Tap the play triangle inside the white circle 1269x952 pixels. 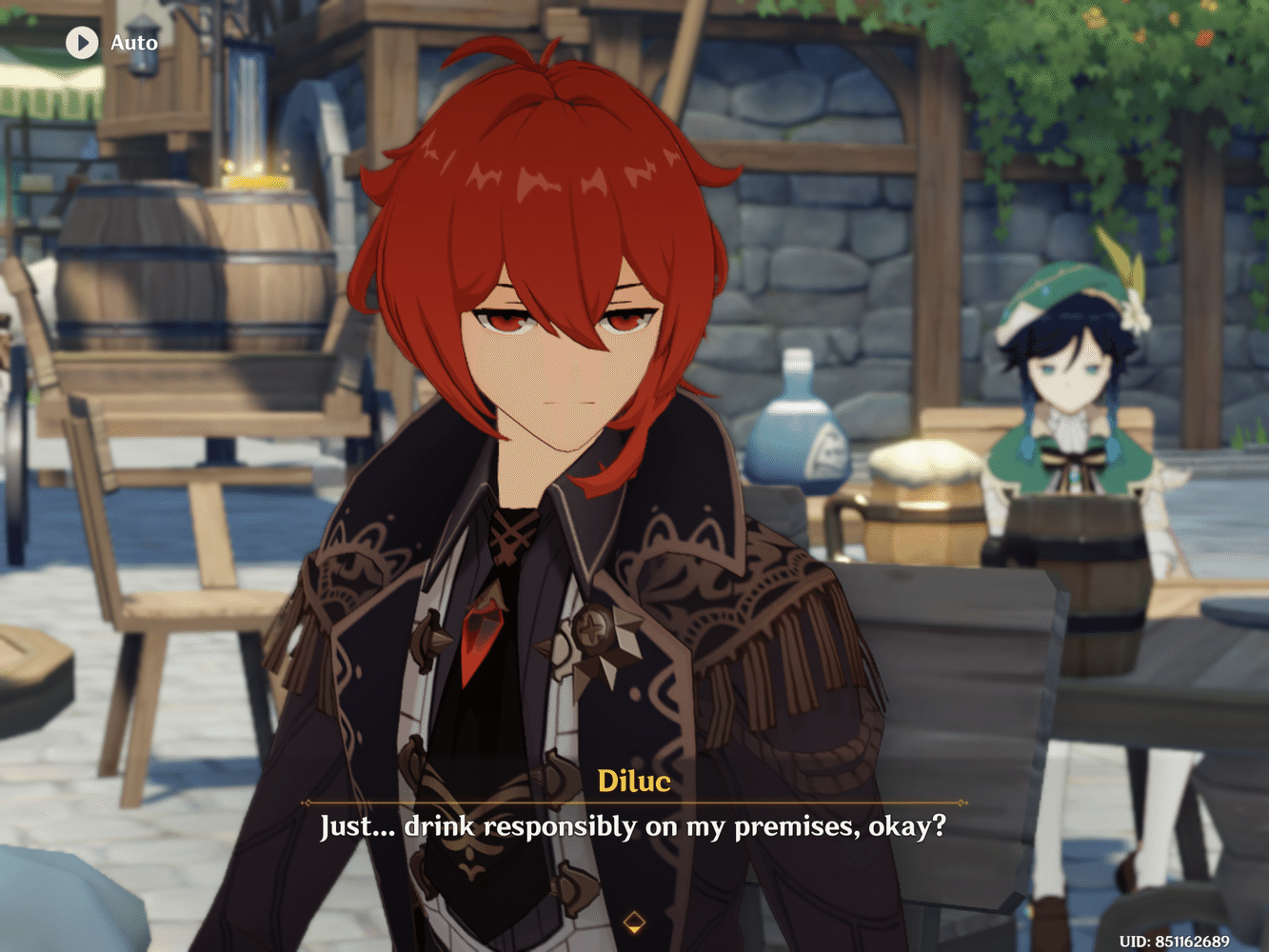[82, 43]
